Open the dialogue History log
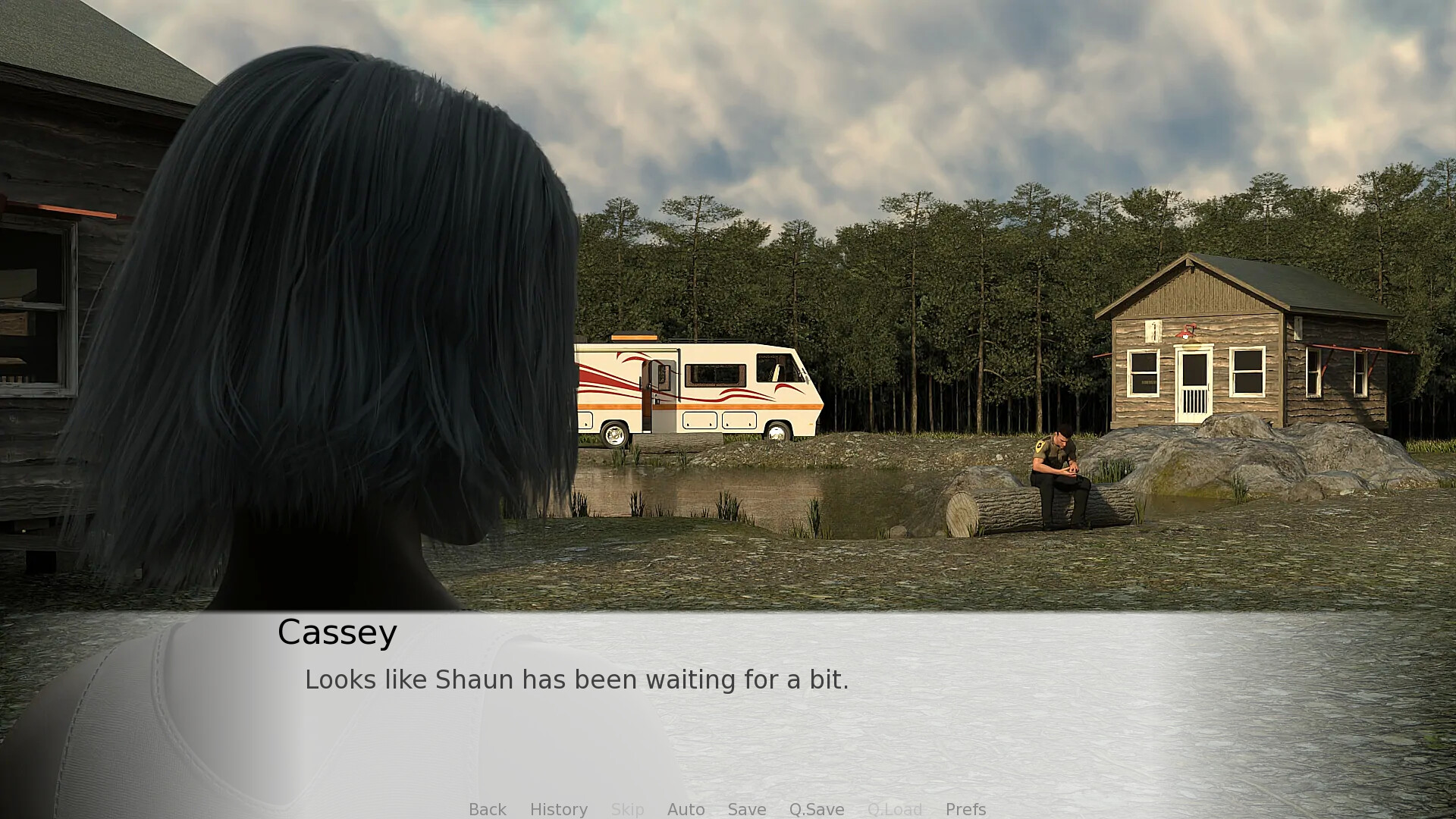The width and height of the screenshot is (1456, 819). point(558,809)
